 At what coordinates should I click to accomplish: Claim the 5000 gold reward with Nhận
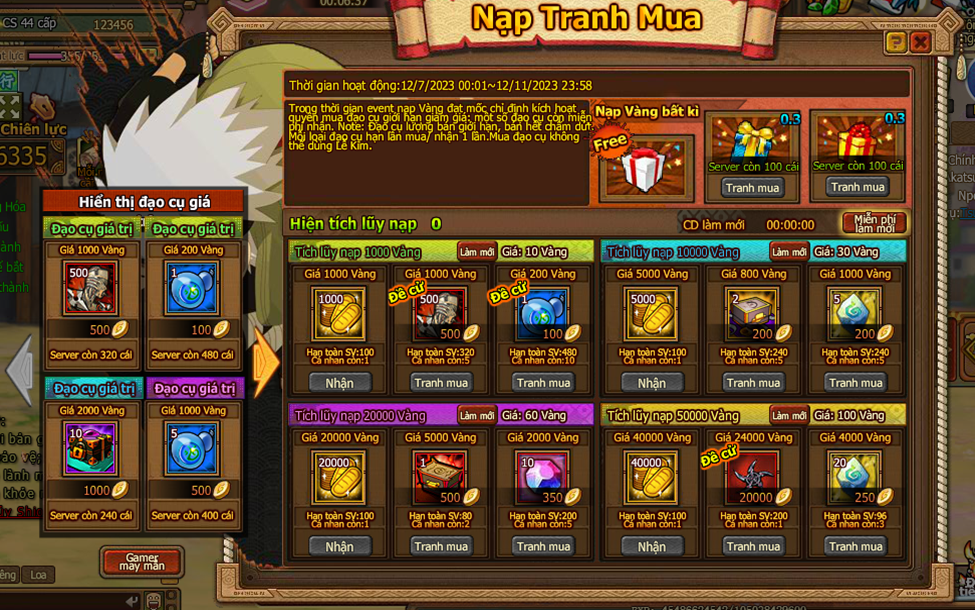pos(651,383)
